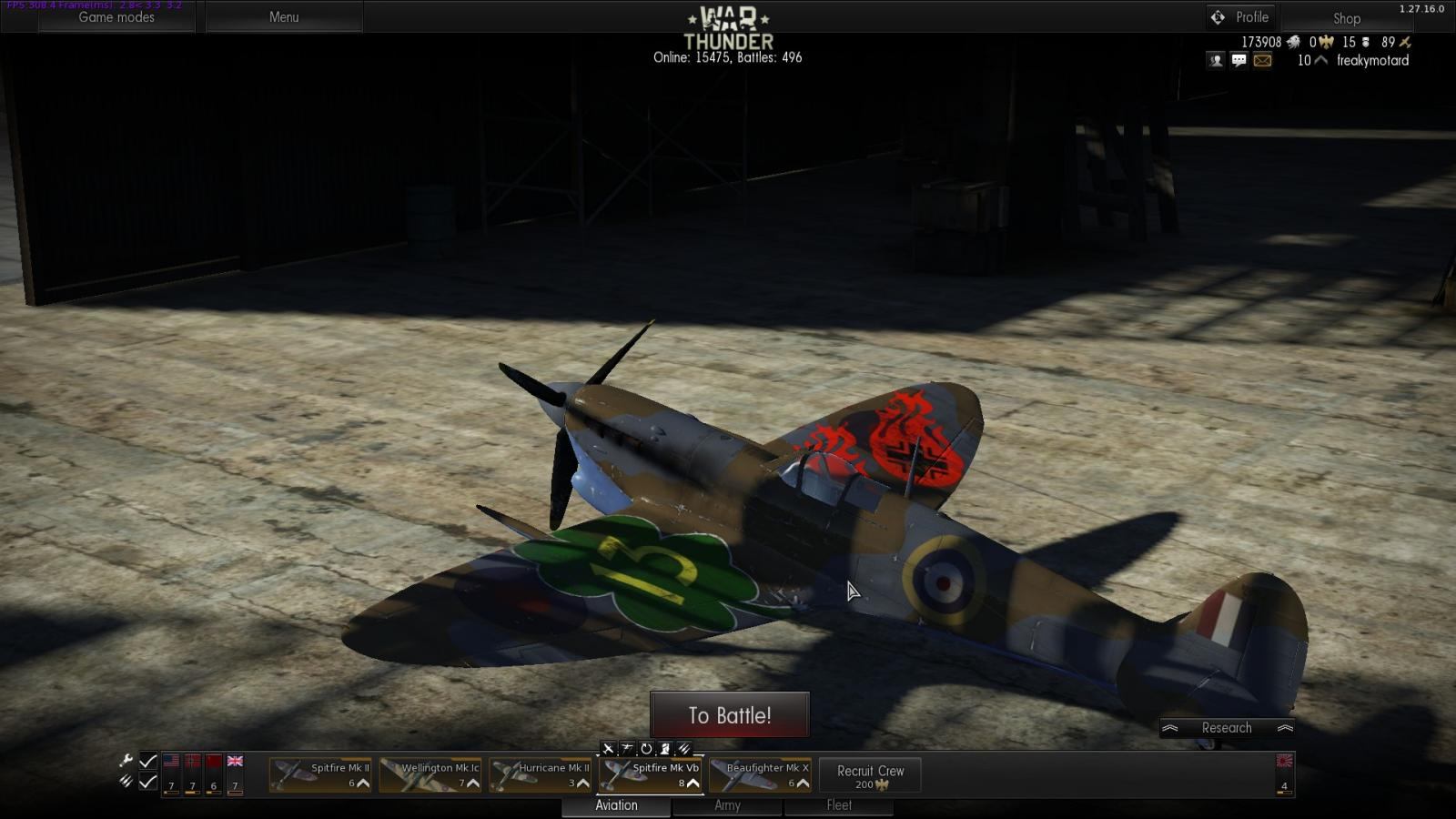Launch the match with To Battle!
The height and width of the screenshot is (819, 1456).
point(729,715)
